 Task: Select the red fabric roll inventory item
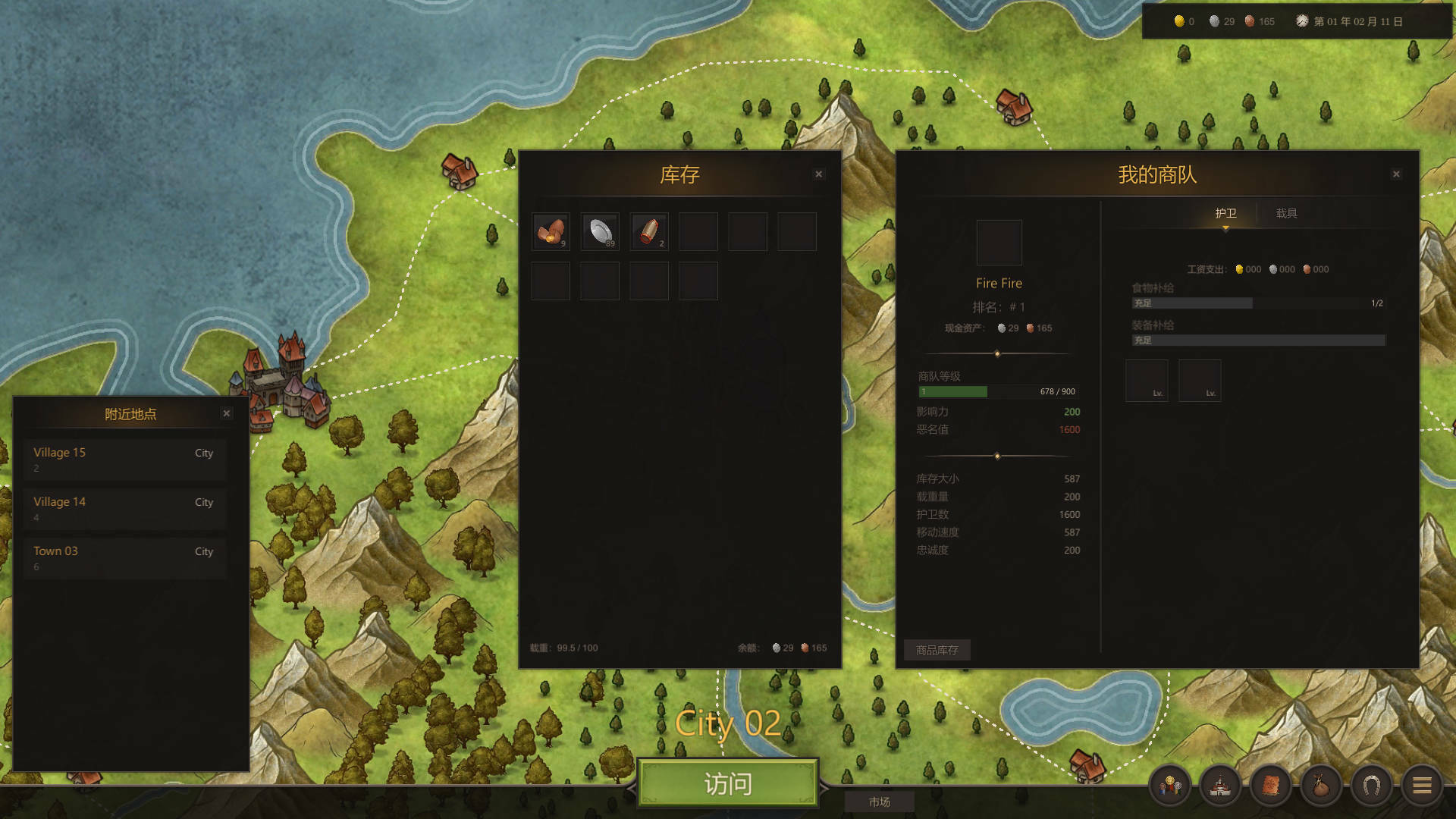tap(649, 231)
